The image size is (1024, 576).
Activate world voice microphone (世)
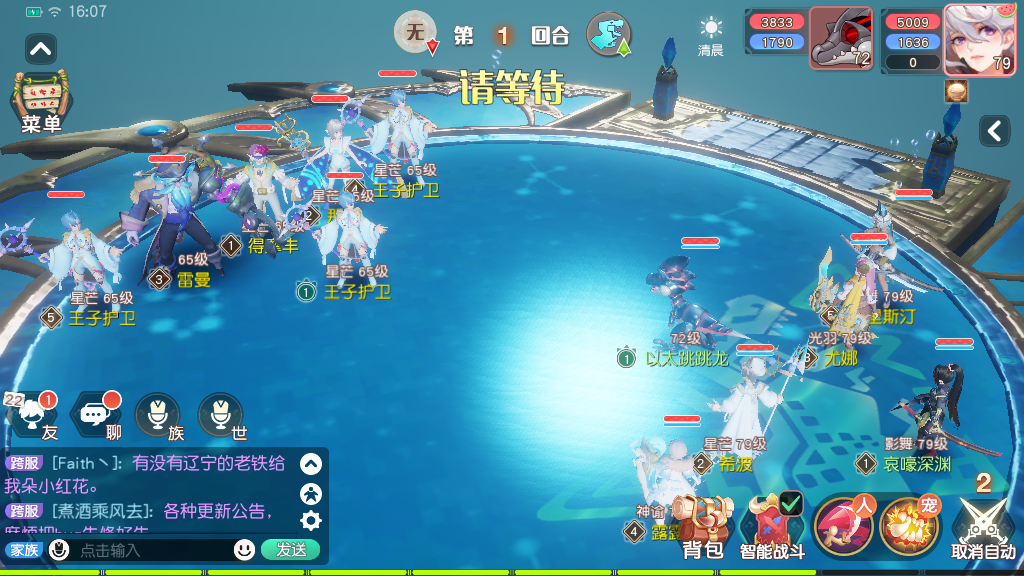(221, 415)
